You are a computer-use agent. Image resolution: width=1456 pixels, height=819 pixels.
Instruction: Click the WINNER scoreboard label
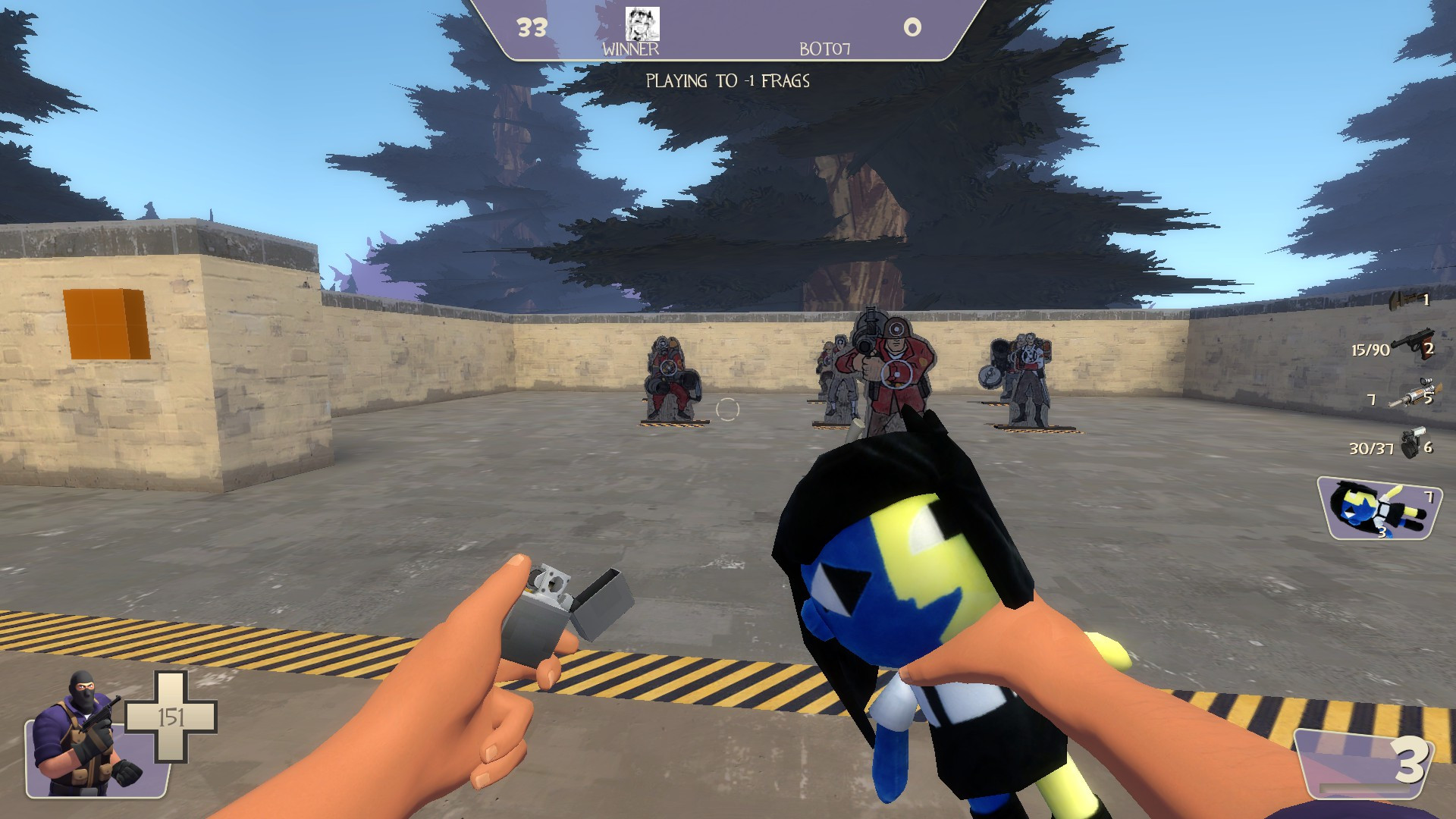point(630,50)
